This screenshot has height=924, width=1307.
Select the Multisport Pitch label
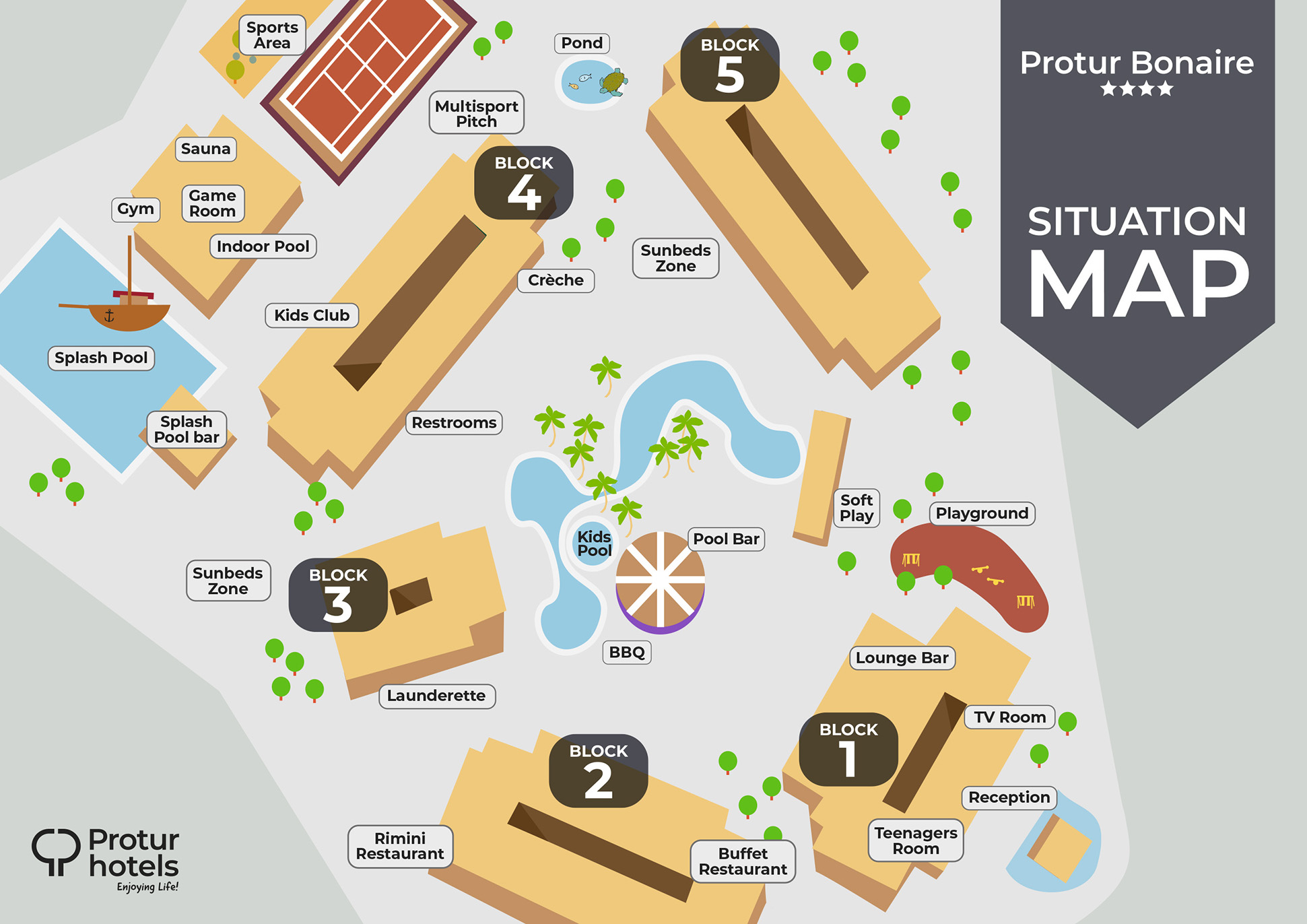click(x=476, y=113)
